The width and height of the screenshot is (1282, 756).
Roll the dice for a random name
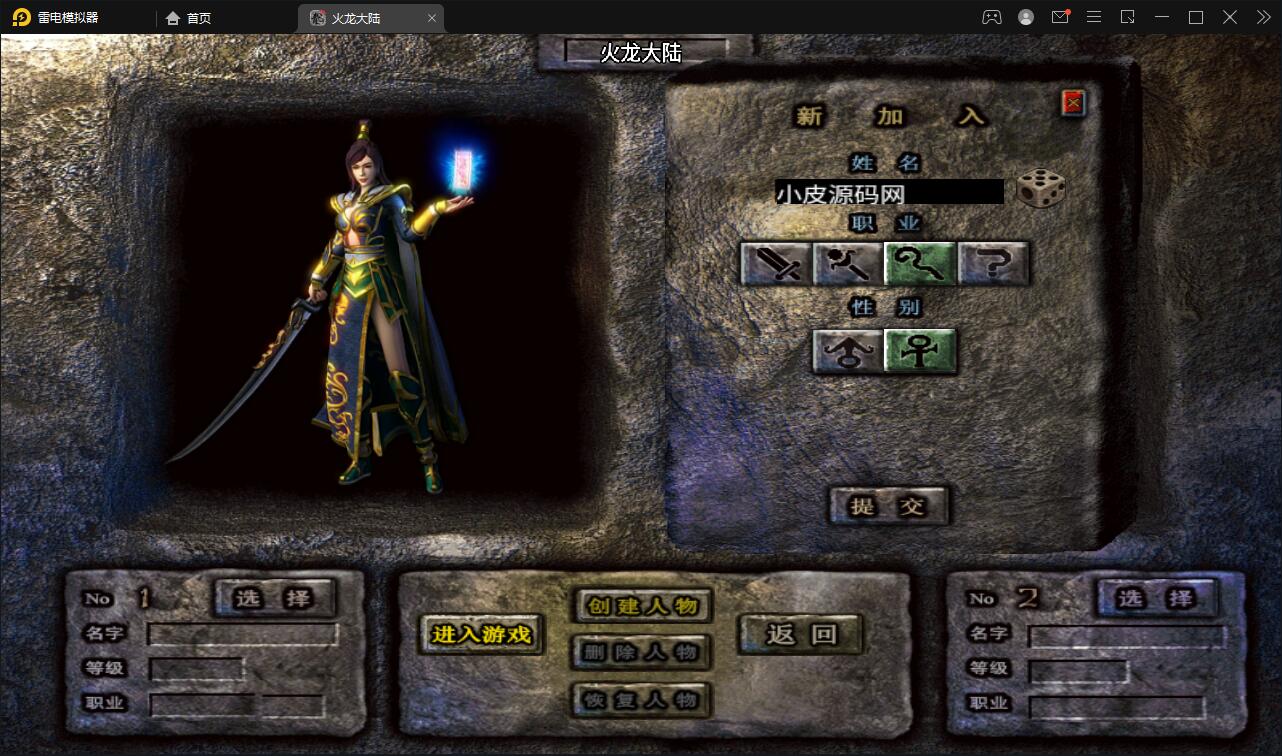point(1040,189)
